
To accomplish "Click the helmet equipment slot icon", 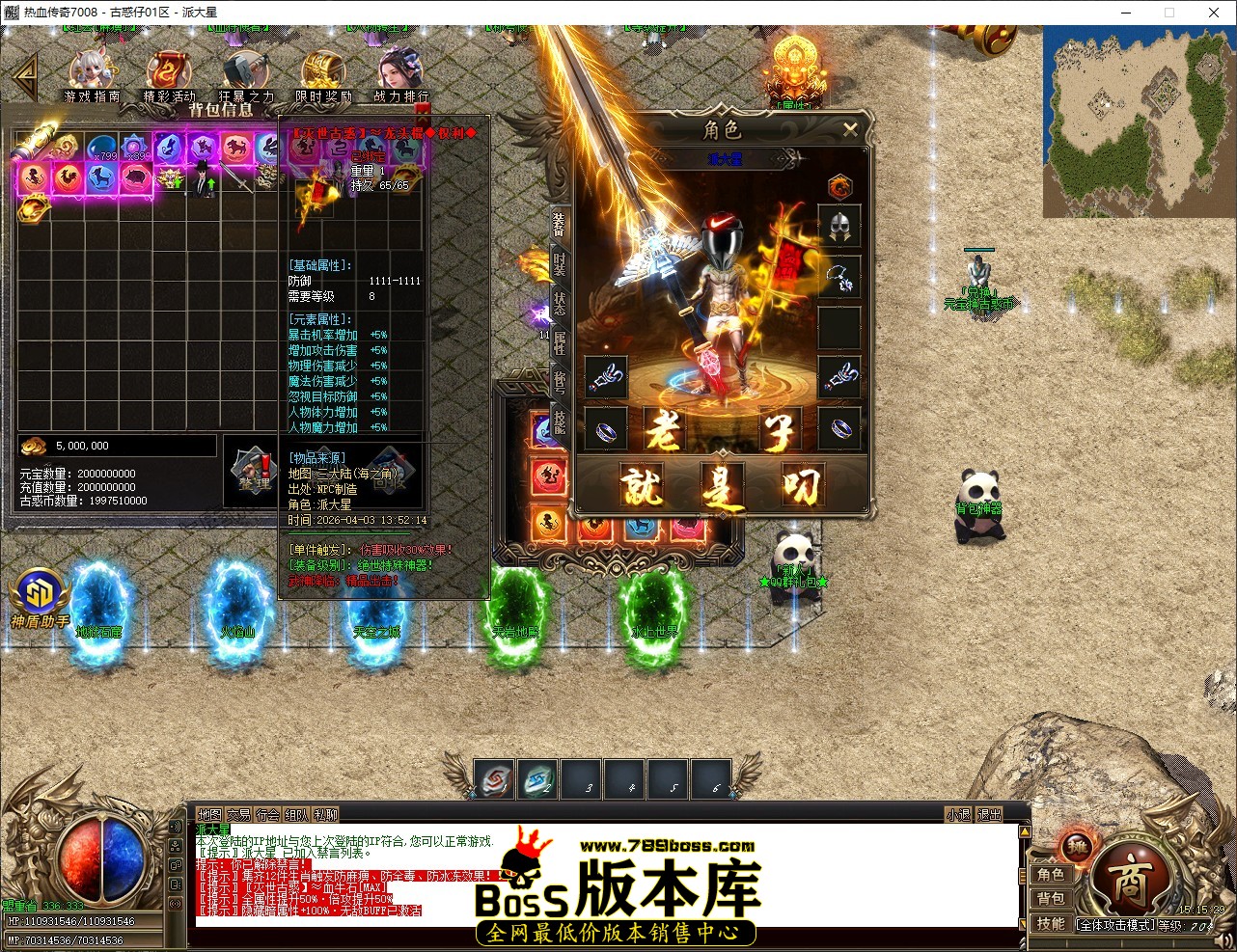I will pos(839,227).
